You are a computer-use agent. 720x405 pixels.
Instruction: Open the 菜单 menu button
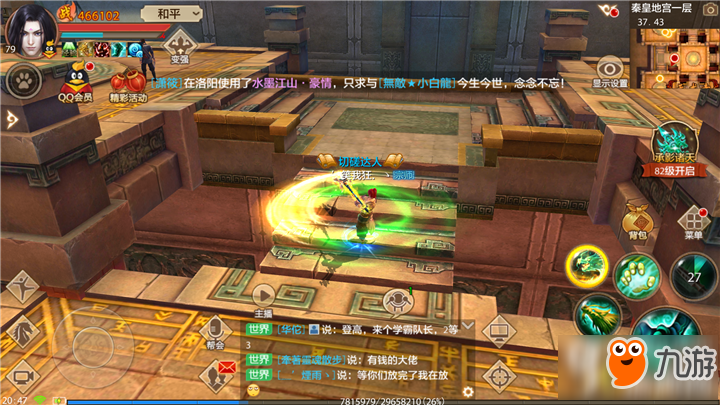tap(694, 219)
